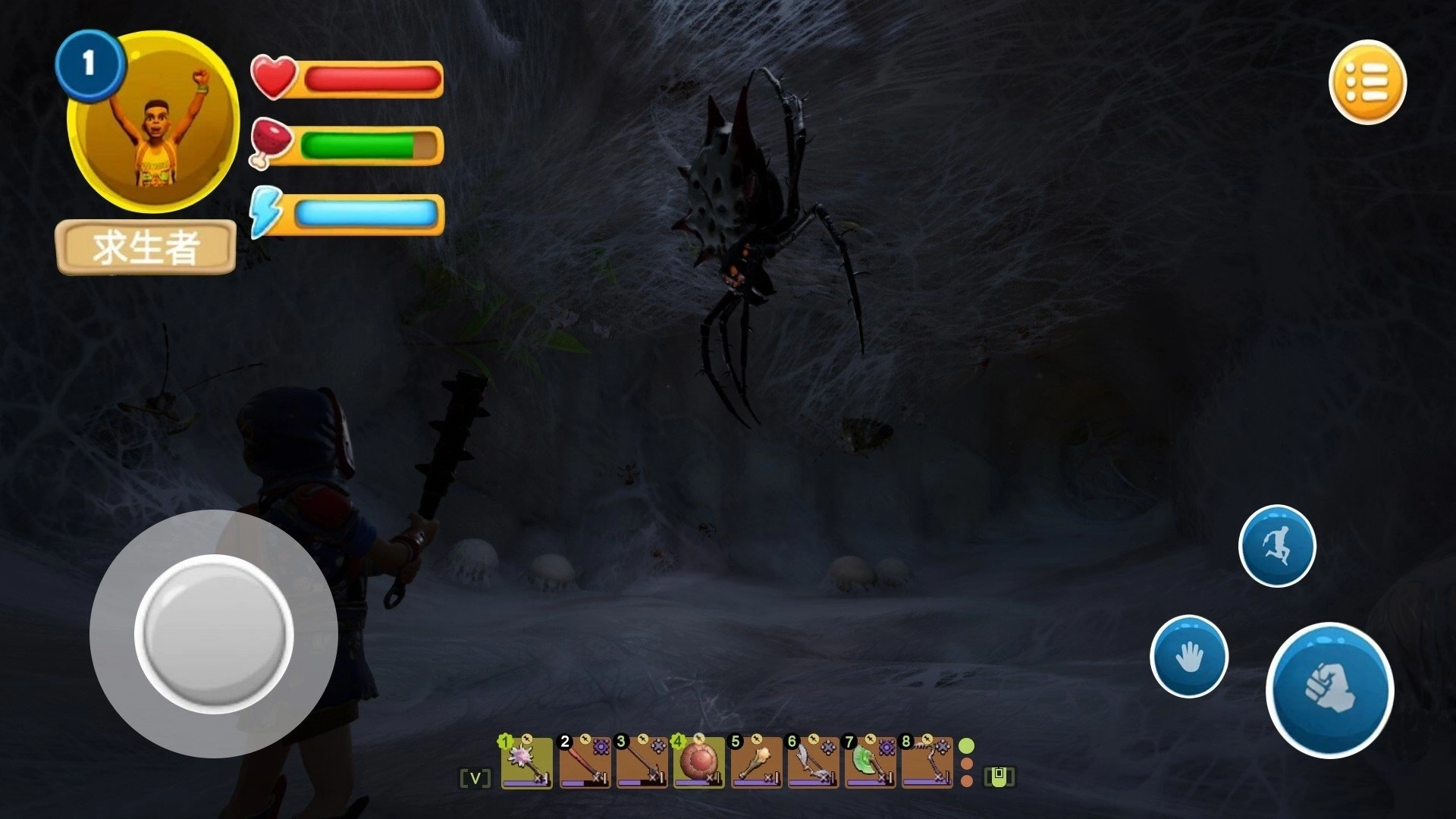Screen dimensions: 1456x819
Task: Select the green axe in slot 7
Action: pyautogui.click(x=870, y=763)
